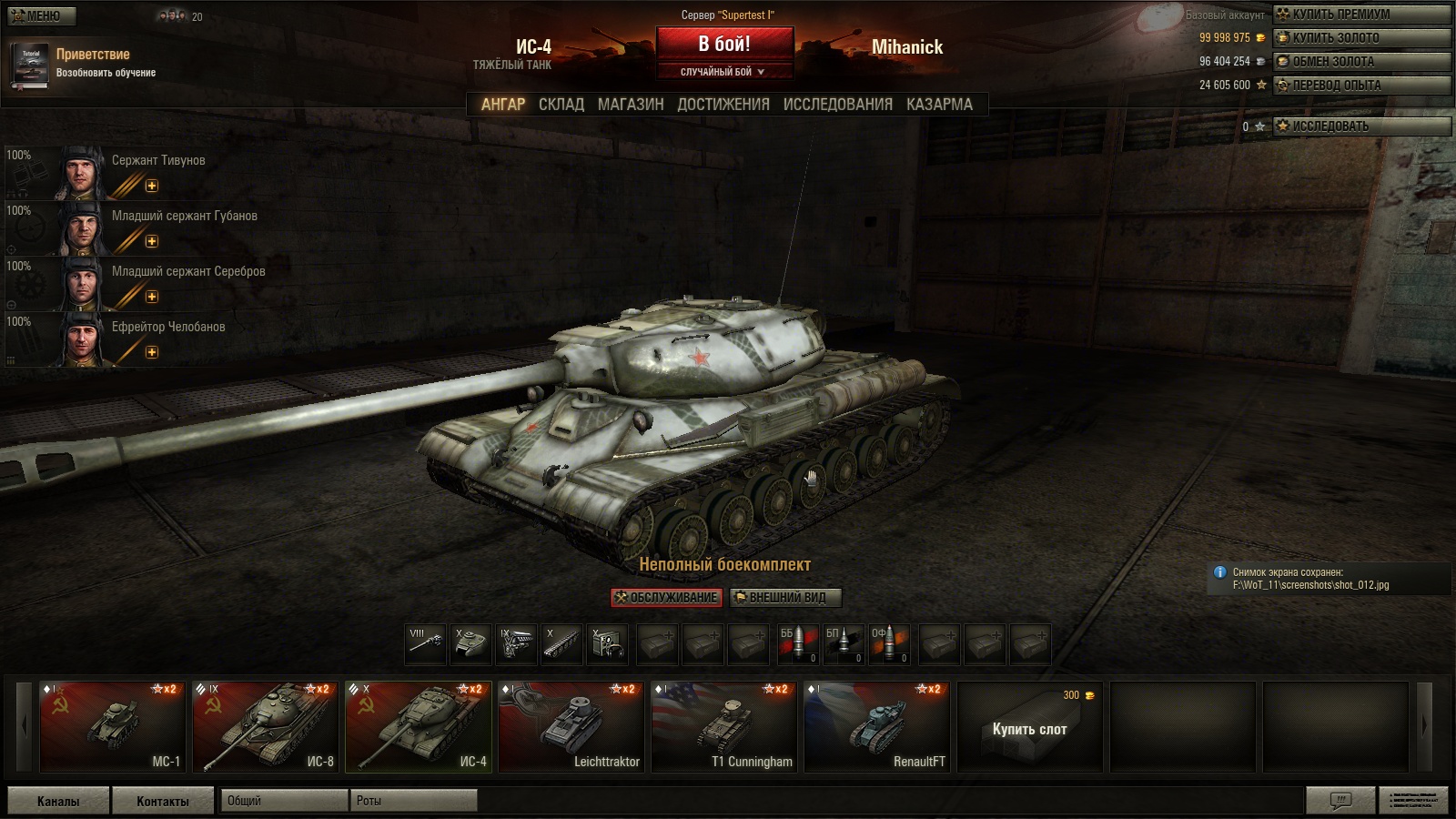Click «Купить золото» button
This screenshot has width=1456, height=819.
coord(1361,38)
